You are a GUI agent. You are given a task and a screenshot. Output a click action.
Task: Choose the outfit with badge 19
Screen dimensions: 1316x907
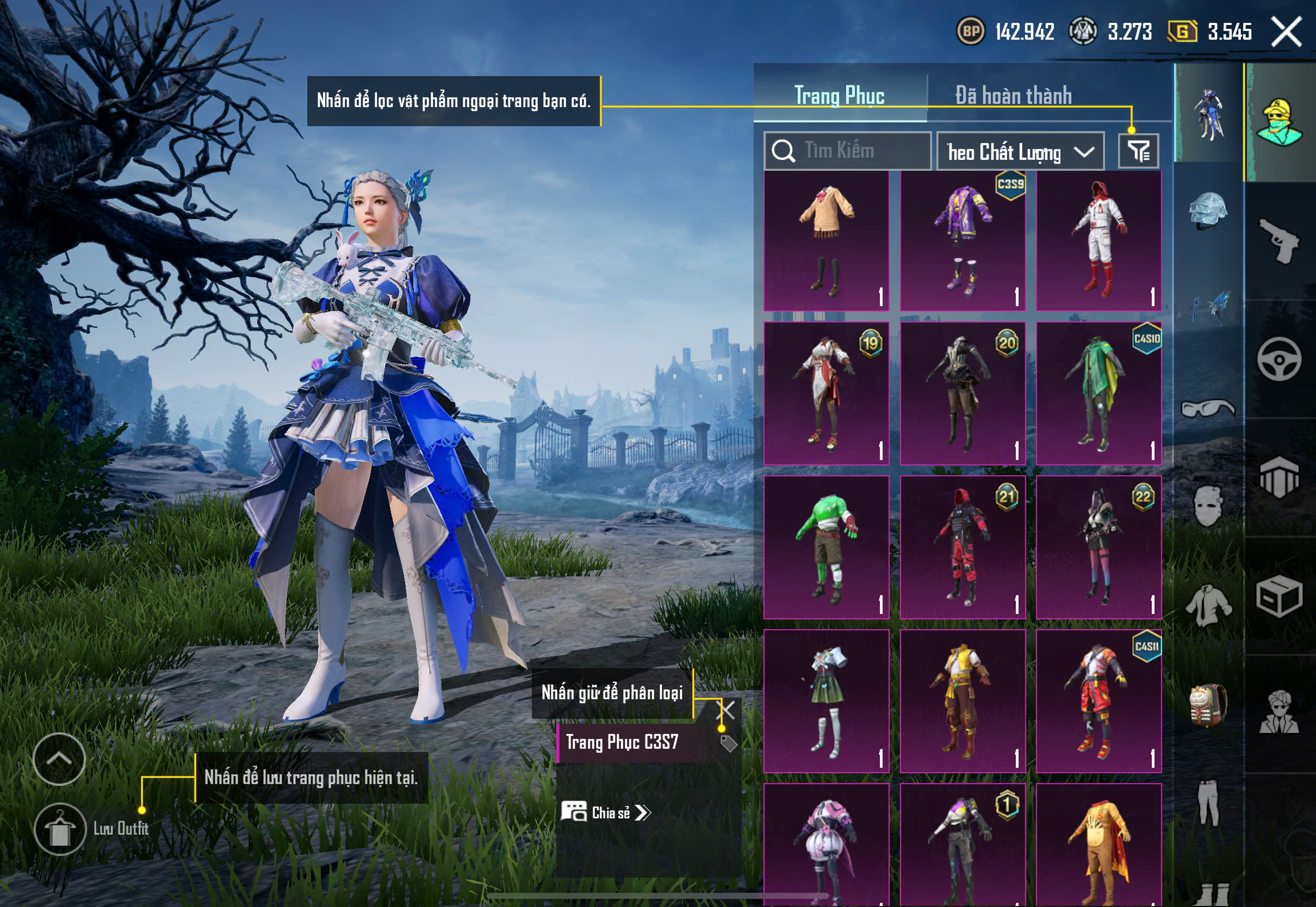826,393
